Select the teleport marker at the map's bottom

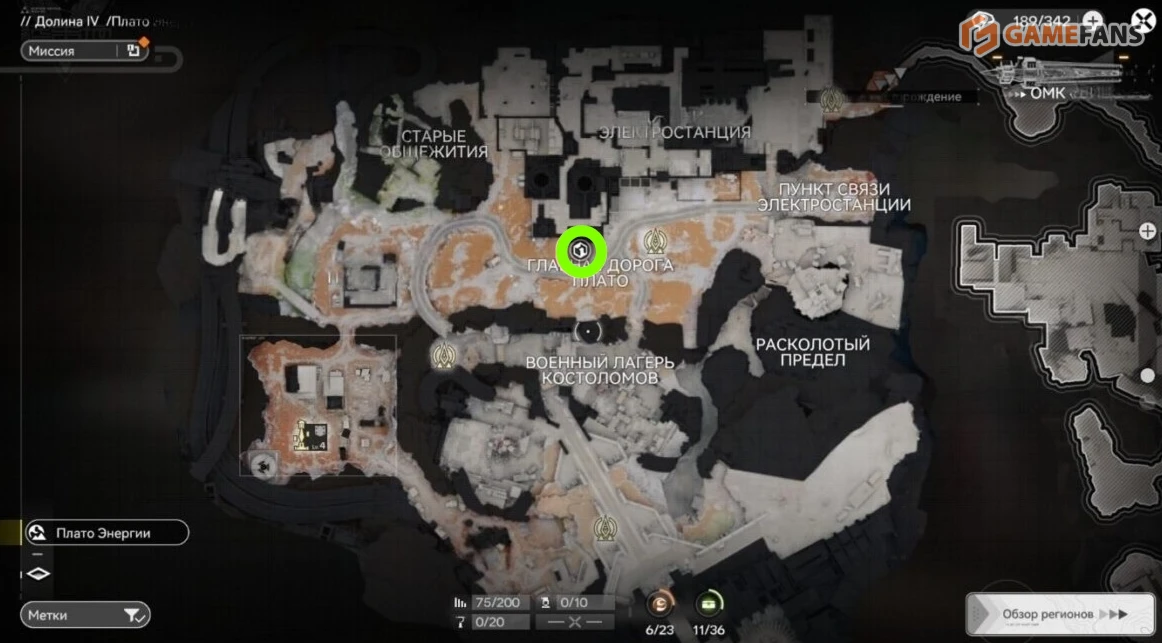pyautogui.click(x=604, y=527)
